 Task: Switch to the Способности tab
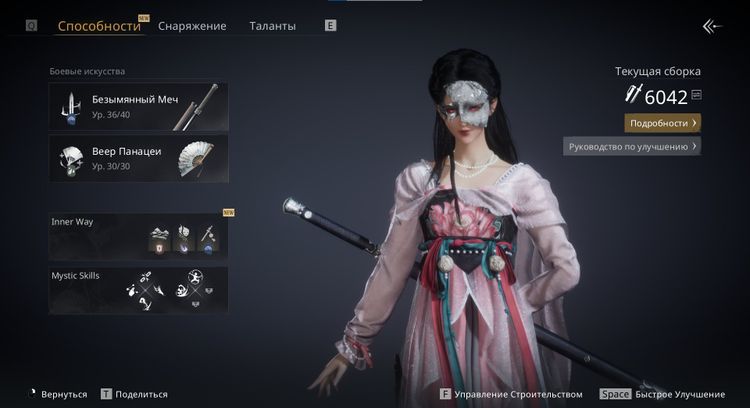[x=99, y=26]
